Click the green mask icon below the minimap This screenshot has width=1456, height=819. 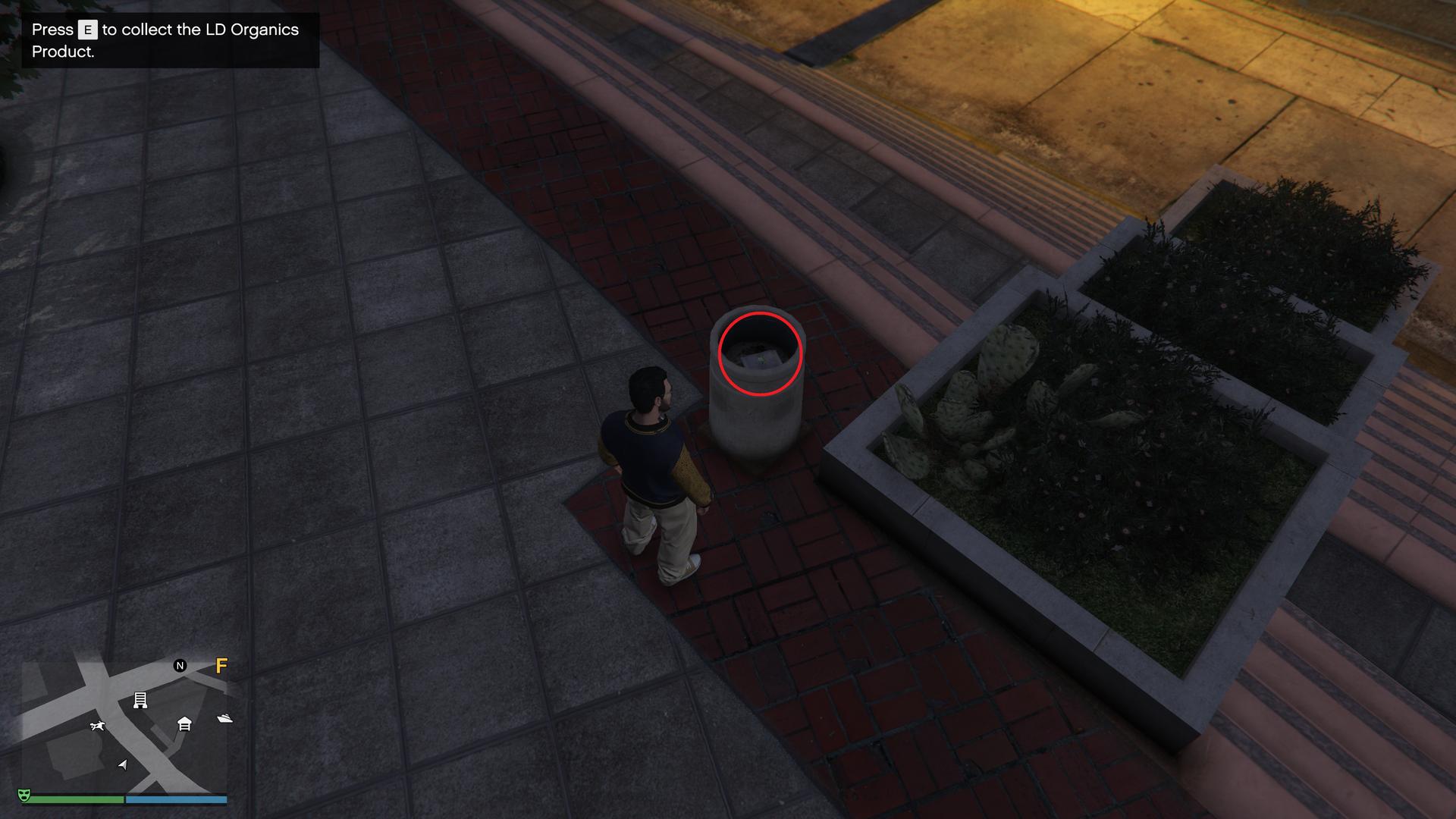point(24,795)
